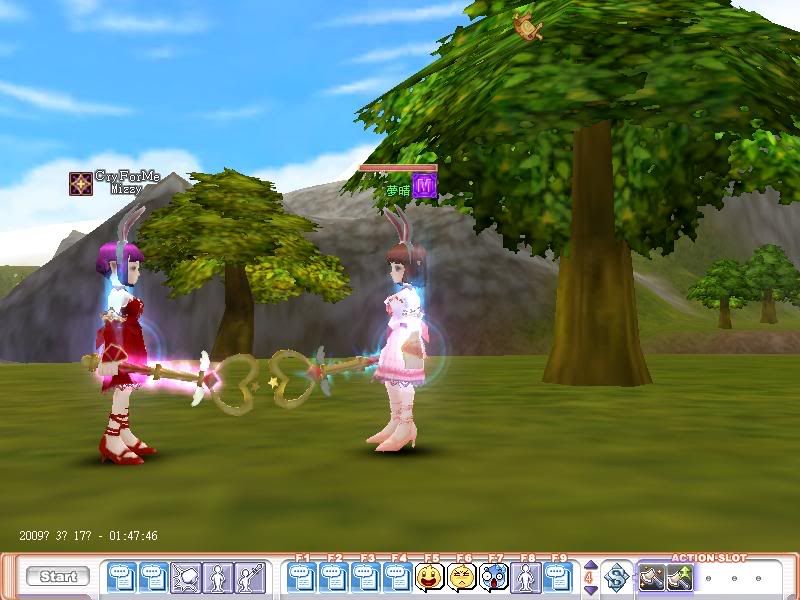800x600 pixels.
Task: Click the chat-note icon in F1 slot
Action: (302, 577)
